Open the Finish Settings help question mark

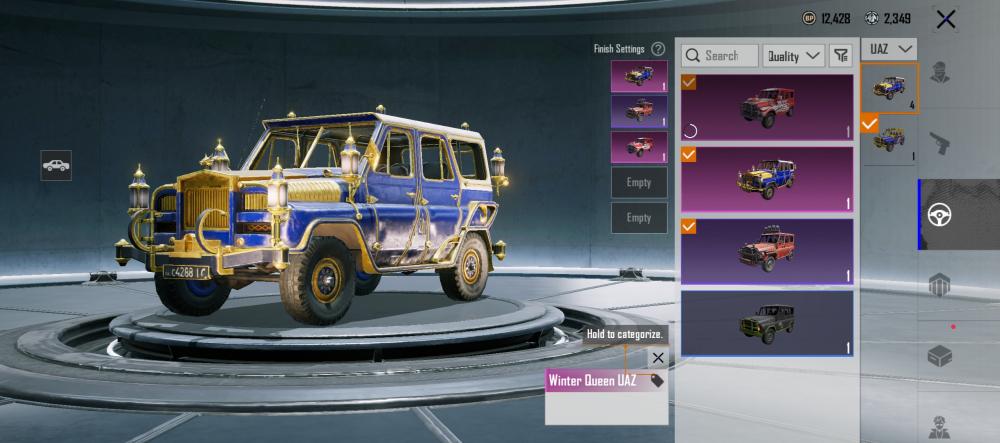click(x=658, y=49)
